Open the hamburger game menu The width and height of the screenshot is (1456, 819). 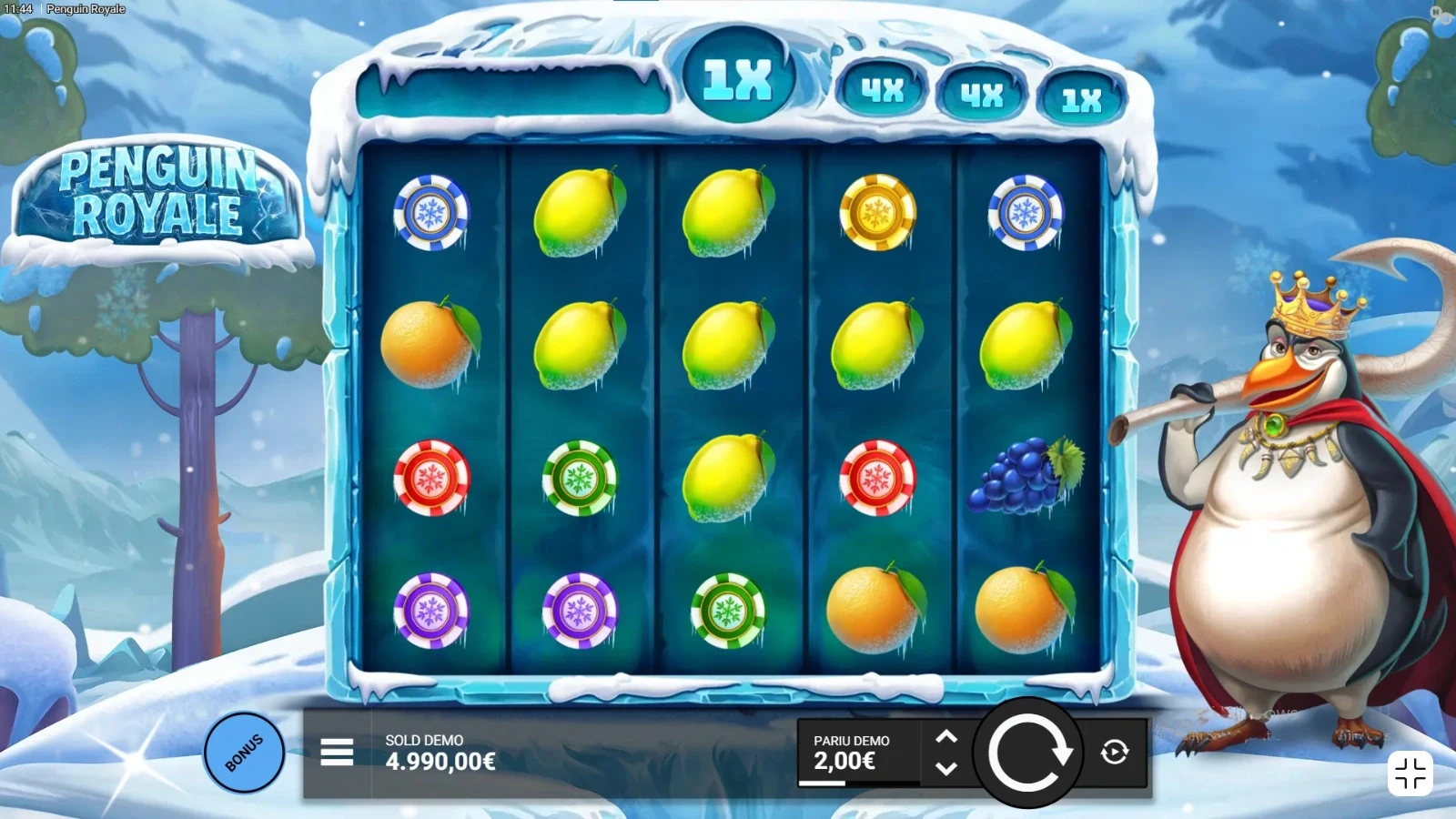337,753
